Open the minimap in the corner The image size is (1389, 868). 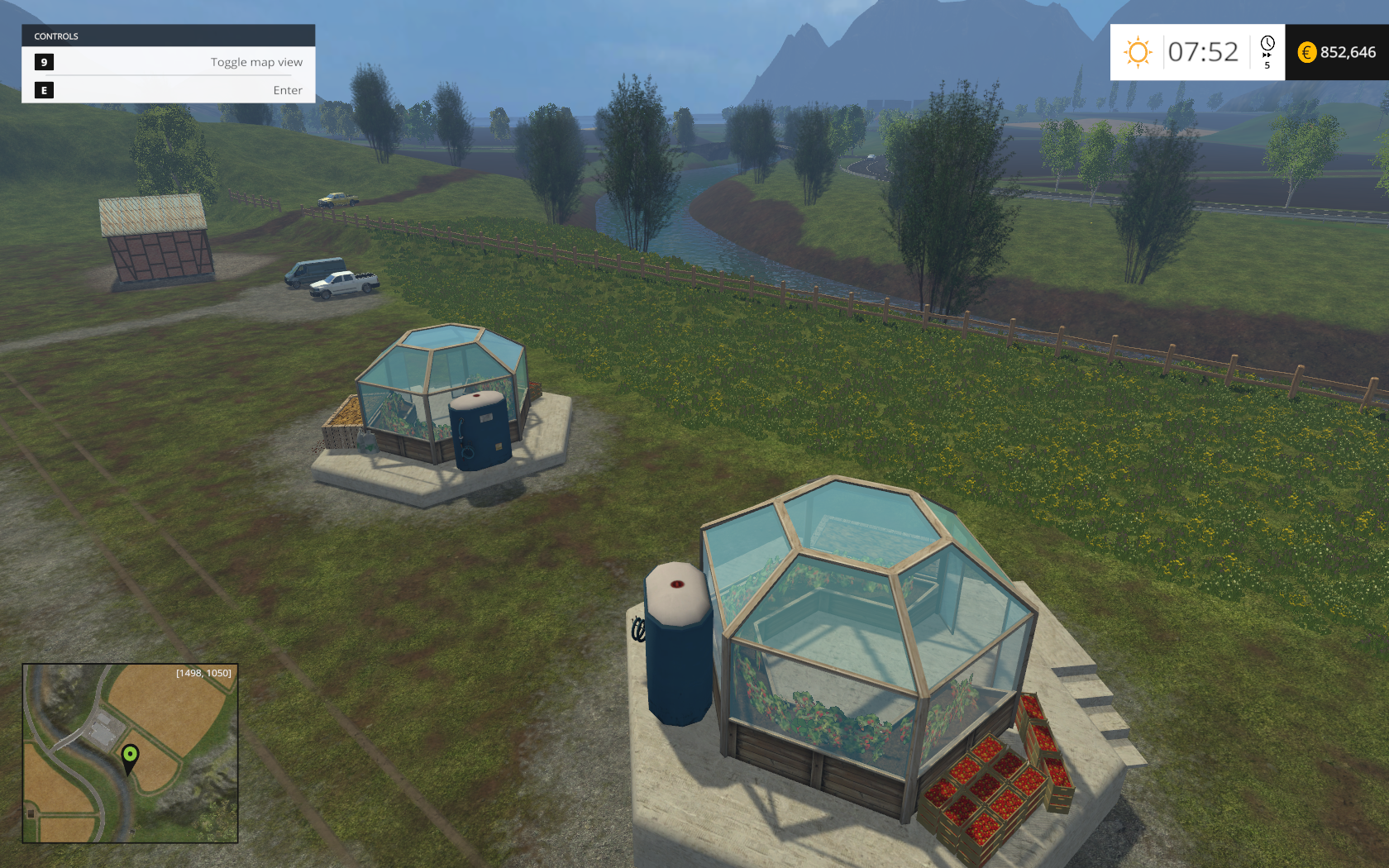[x=130, y=753]
